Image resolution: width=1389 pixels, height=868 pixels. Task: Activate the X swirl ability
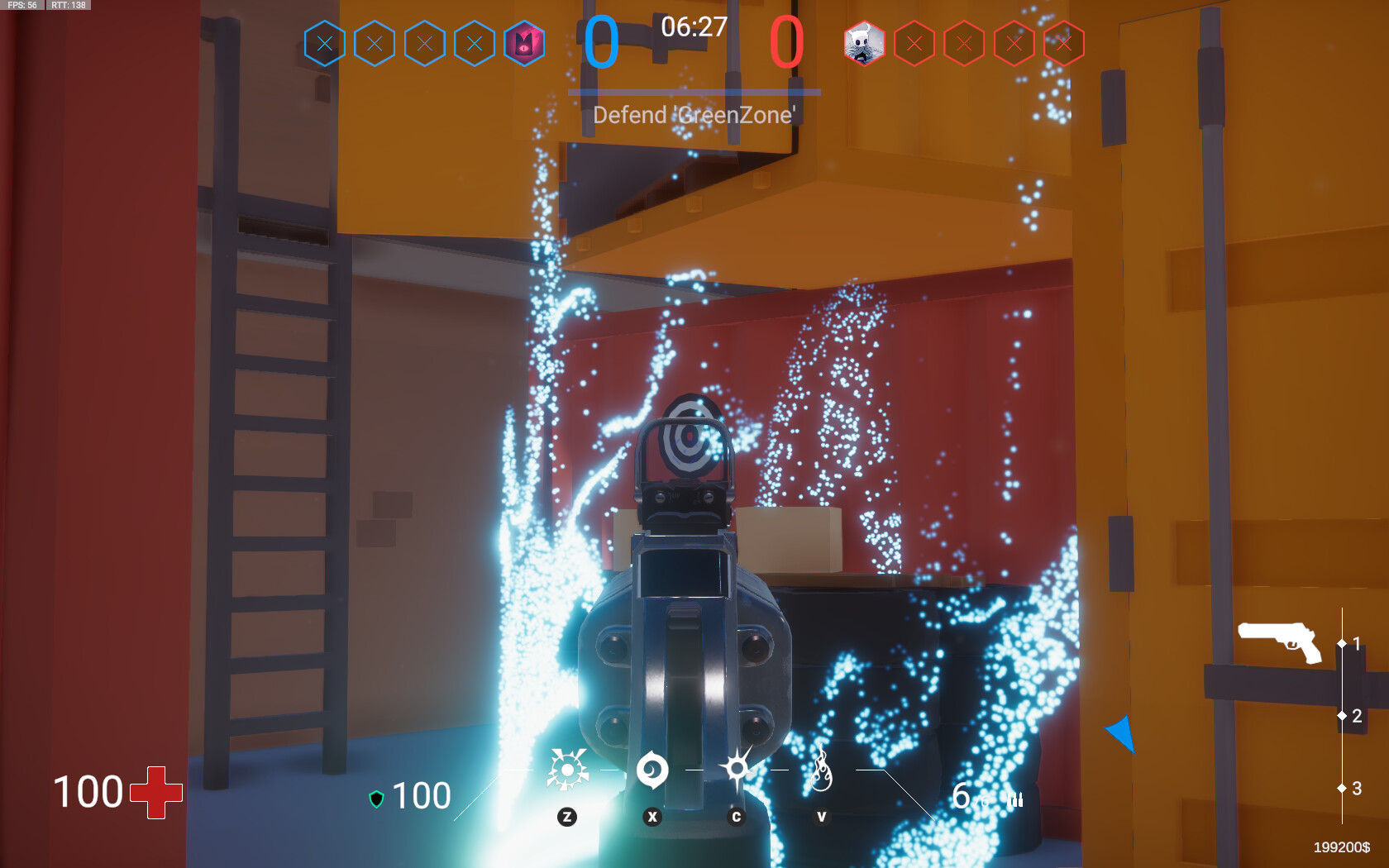pyautogui.click(x=653, y=770)
